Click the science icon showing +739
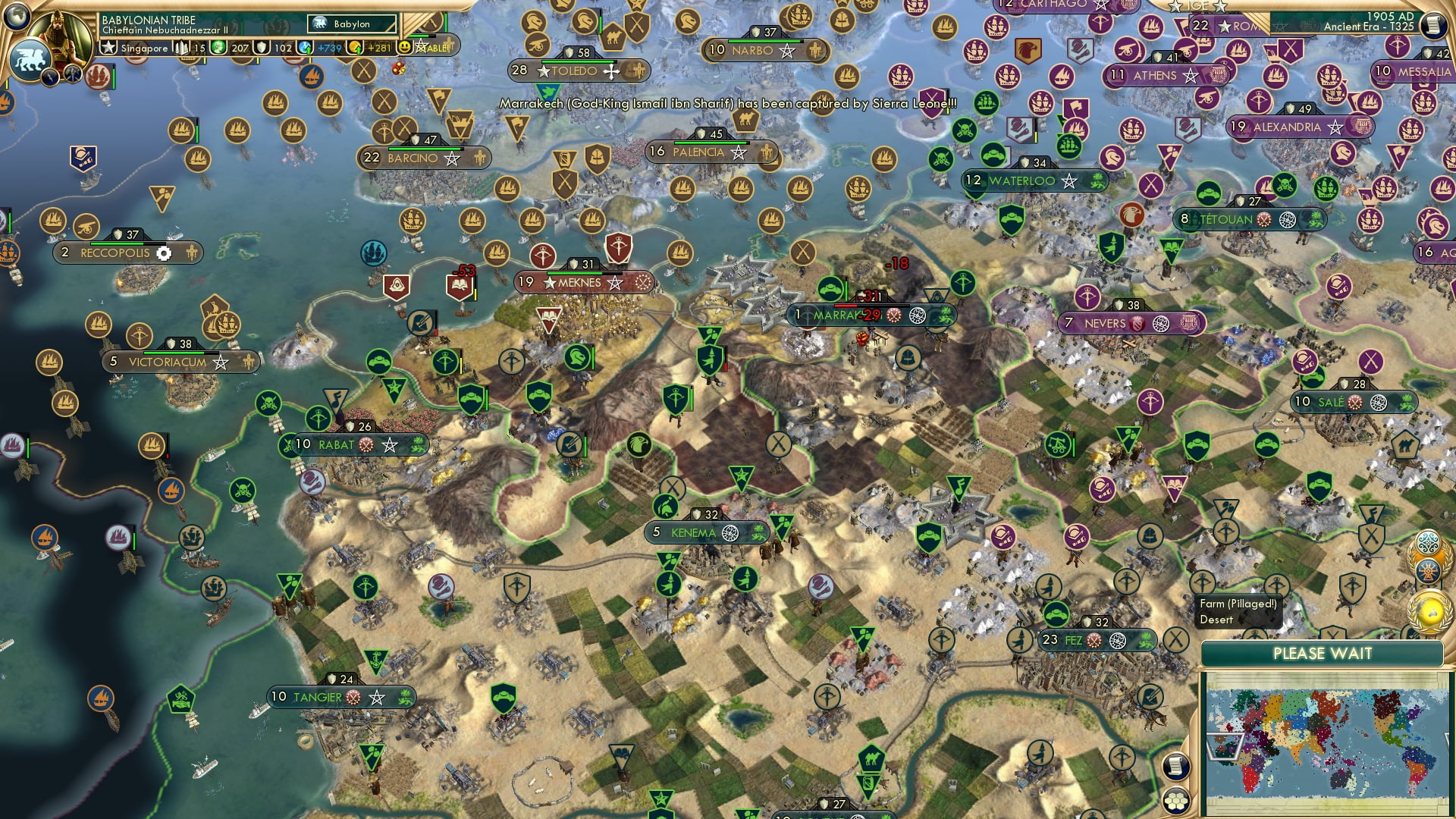Image resolution: width=1456 pixels, height=819 pixels. pos(306,48)
